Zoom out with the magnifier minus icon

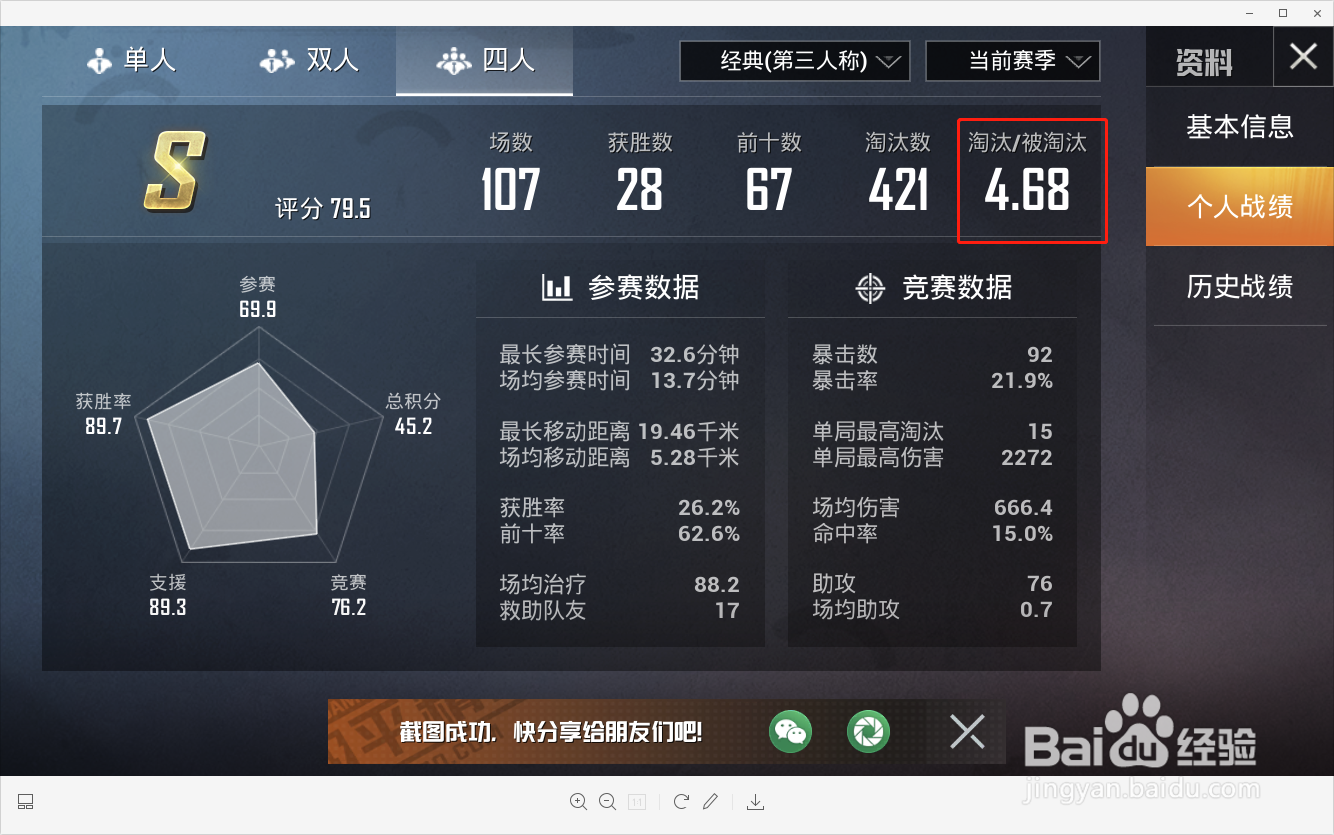click(x=608, y=801)
